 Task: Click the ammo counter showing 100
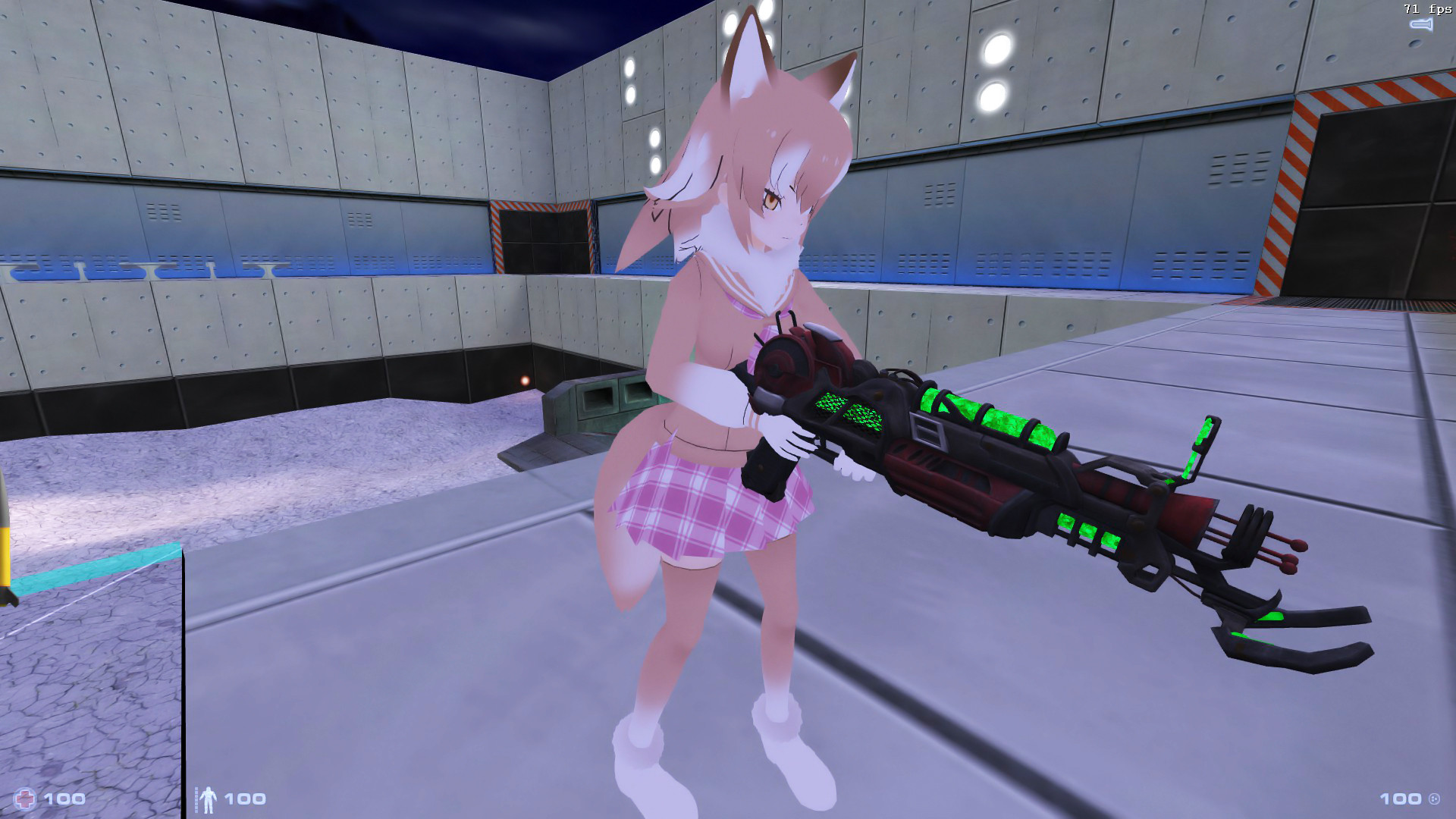coord(1401,798)
